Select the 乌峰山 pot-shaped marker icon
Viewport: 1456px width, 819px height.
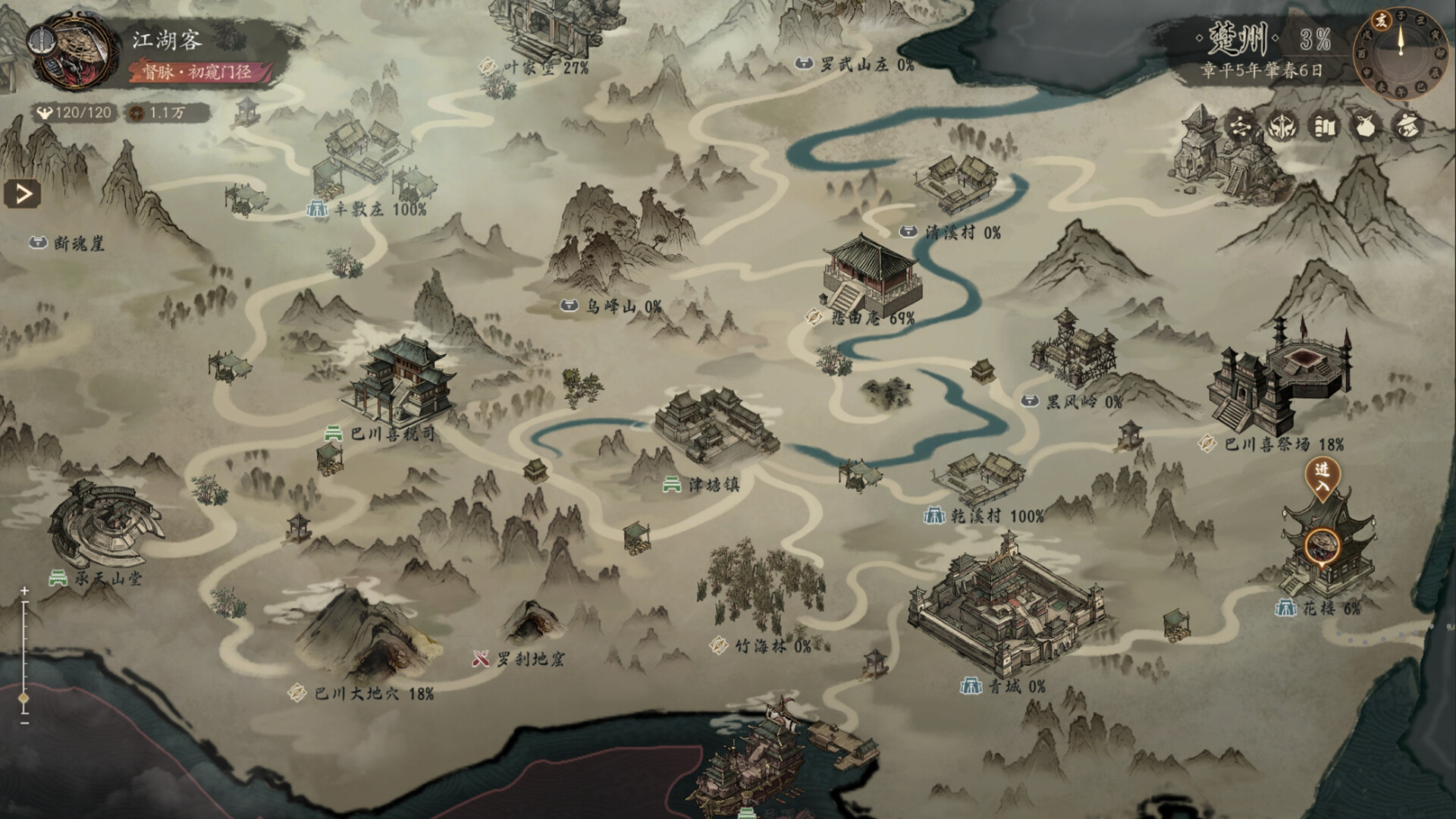568,306
